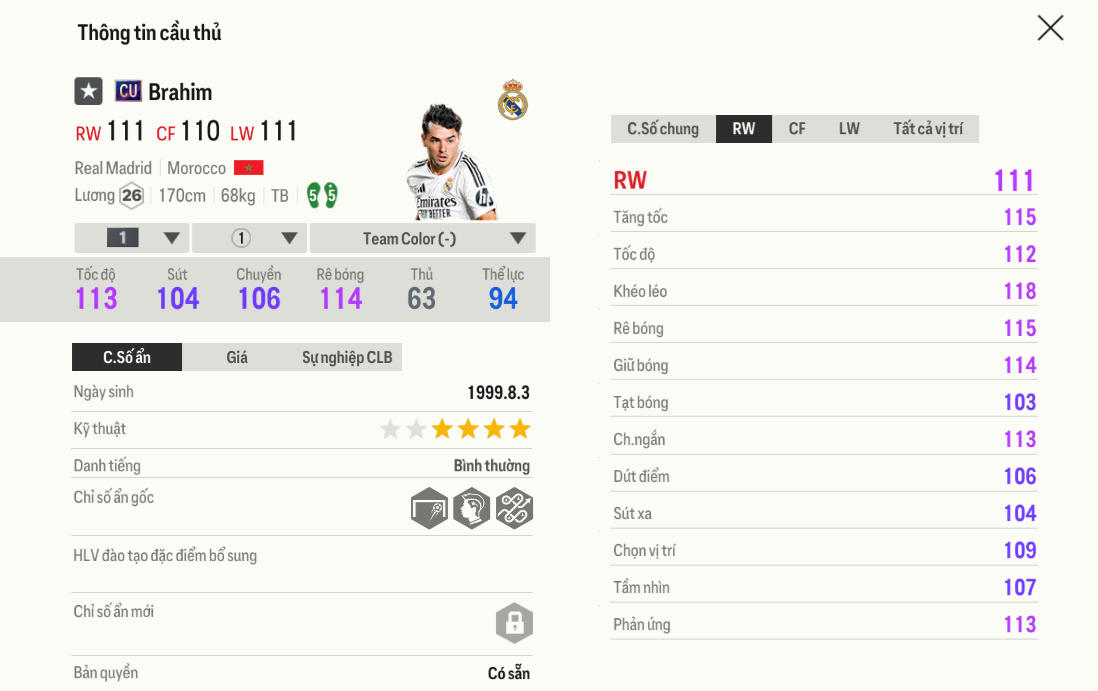Open the Giá tab
This screenshot has width=1098, height=691.
click(237, 357)
